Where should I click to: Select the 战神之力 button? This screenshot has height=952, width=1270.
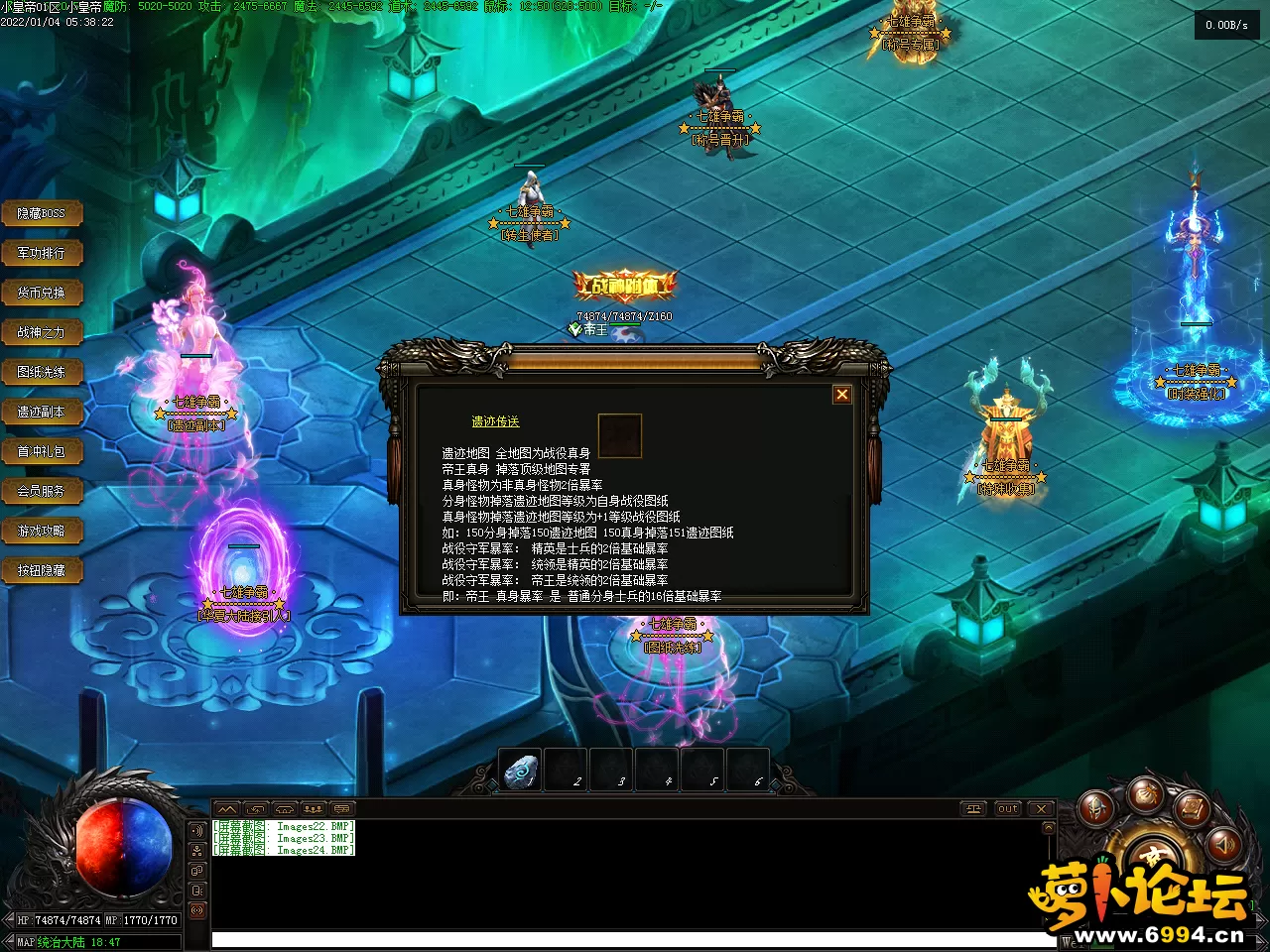(41, 332)
